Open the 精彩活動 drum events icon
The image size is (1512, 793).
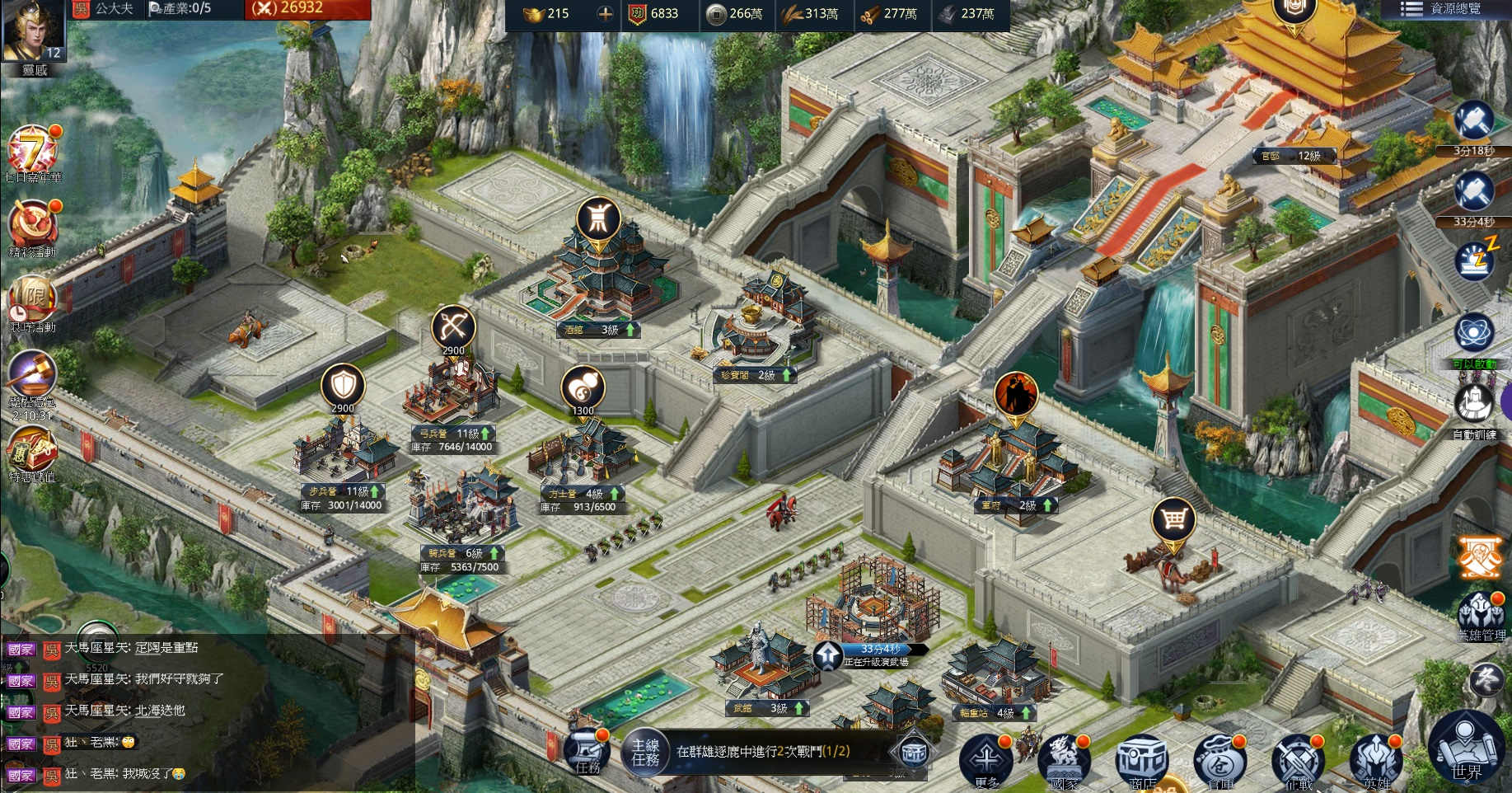coord(31,225)
